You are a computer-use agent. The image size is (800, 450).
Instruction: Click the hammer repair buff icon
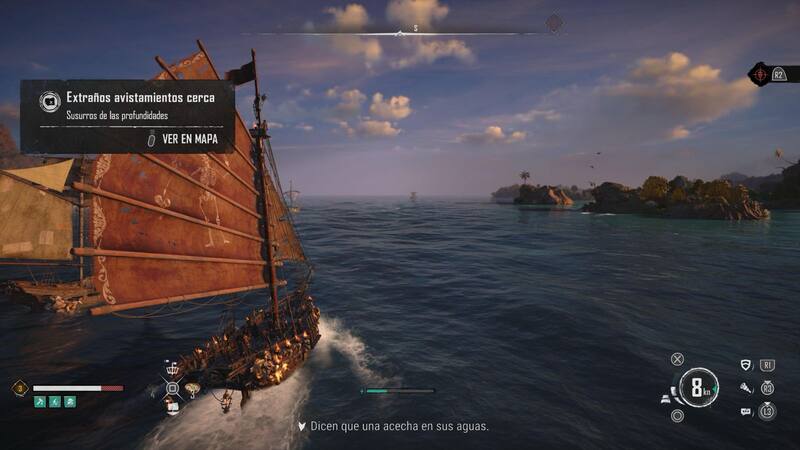point(40,402)
